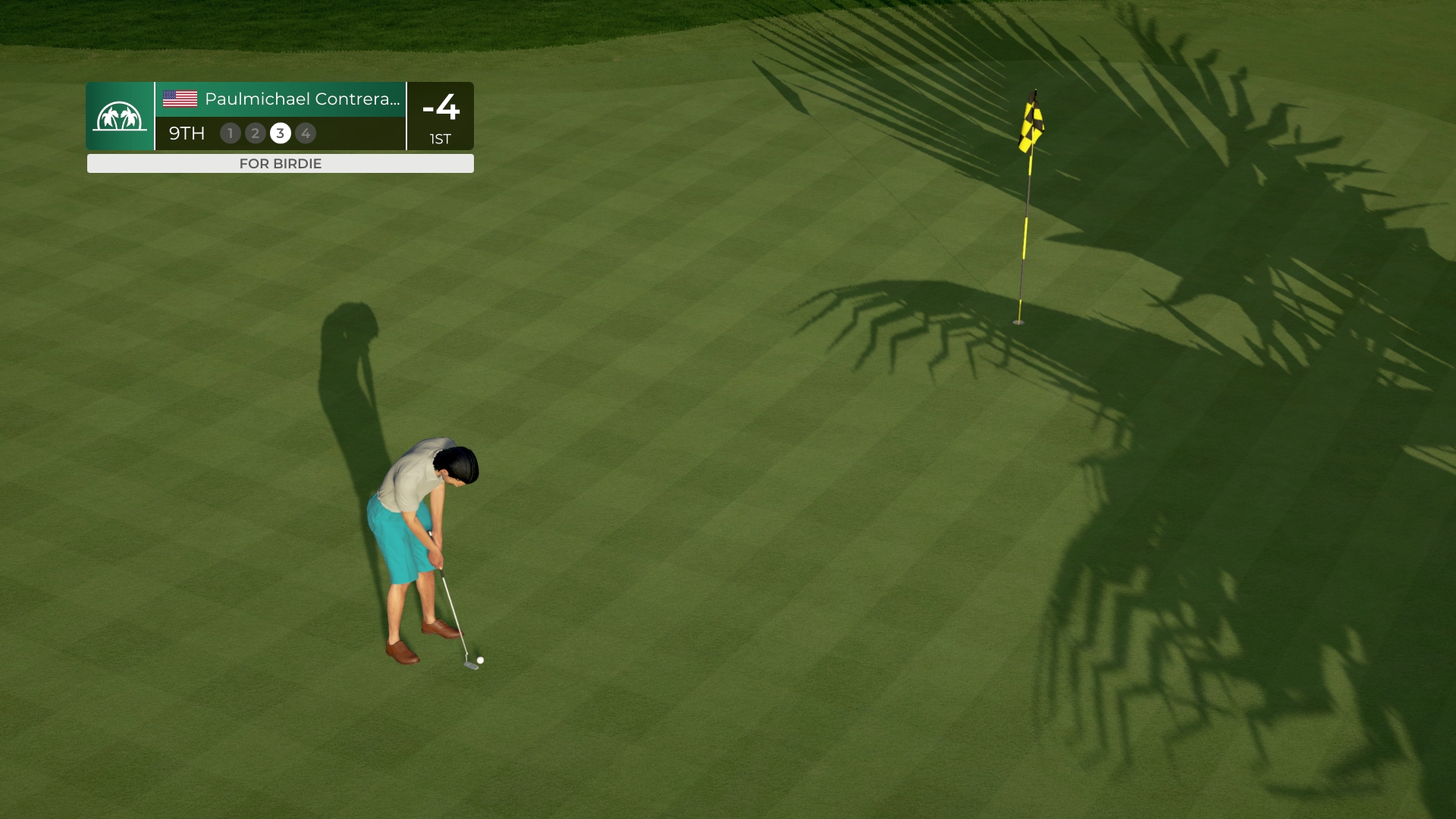The width and height of the screenshot is (1456, 819).
Task: Click the 1ST standings position label
Action: pos(440,139)
